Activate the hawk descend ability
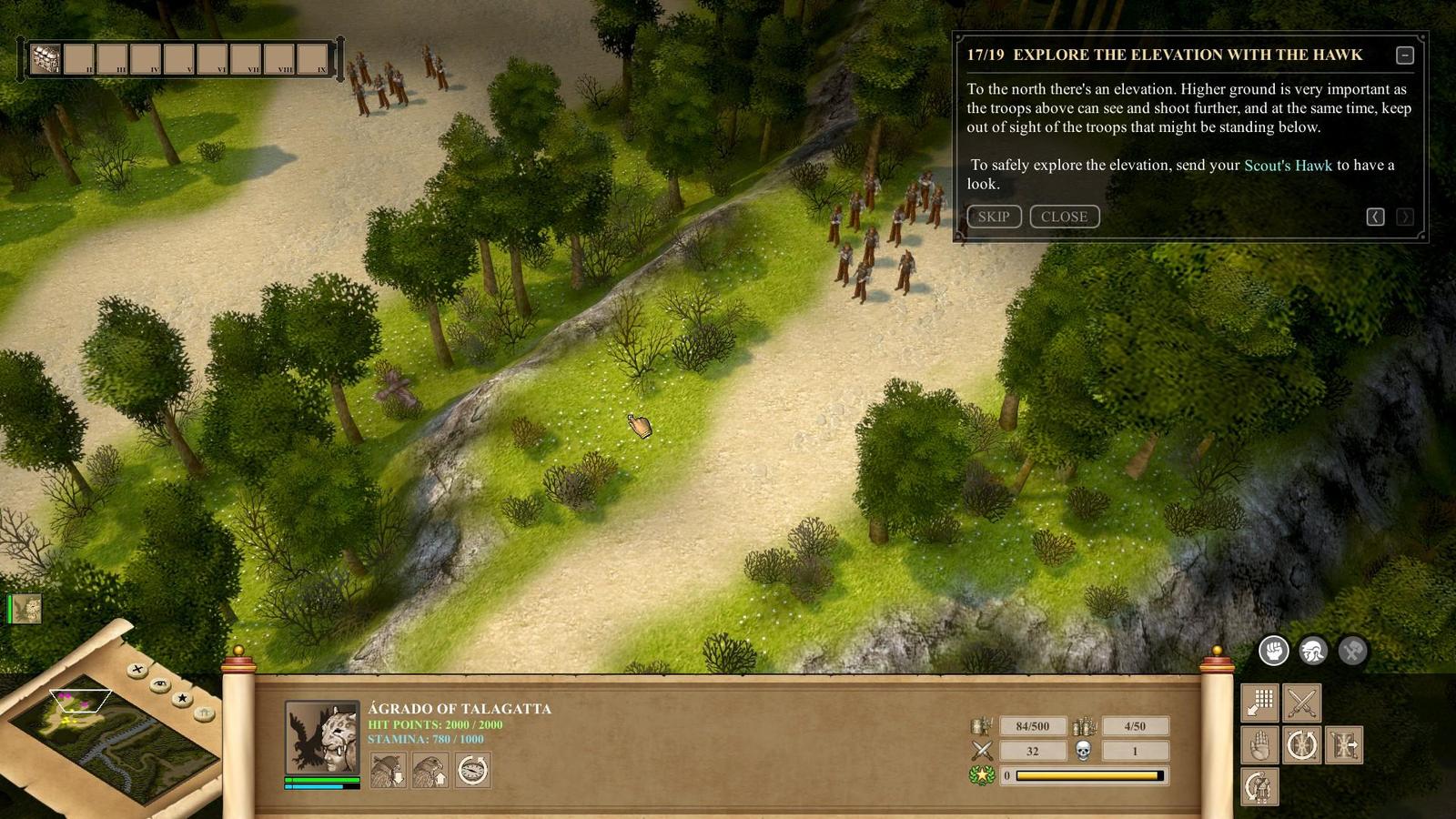This screenshot has width=1456, height=819. click(x=388, y=770)
